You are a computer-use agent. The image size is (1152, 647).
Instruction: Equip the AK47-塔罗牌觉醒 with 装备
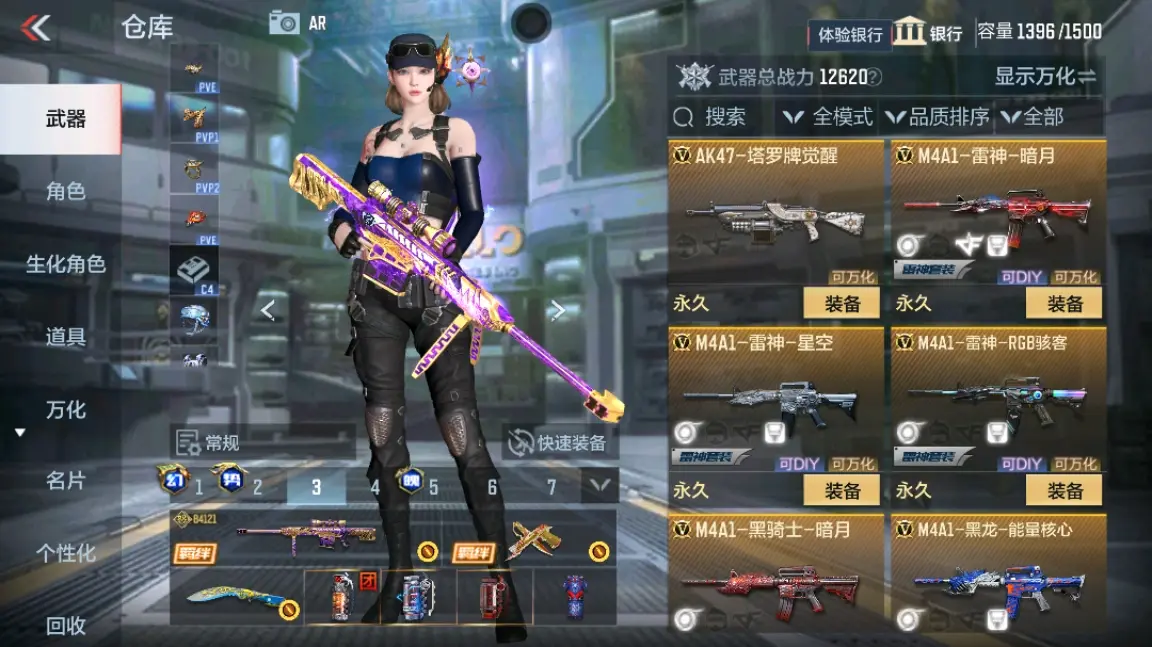[x=841, y=303]
